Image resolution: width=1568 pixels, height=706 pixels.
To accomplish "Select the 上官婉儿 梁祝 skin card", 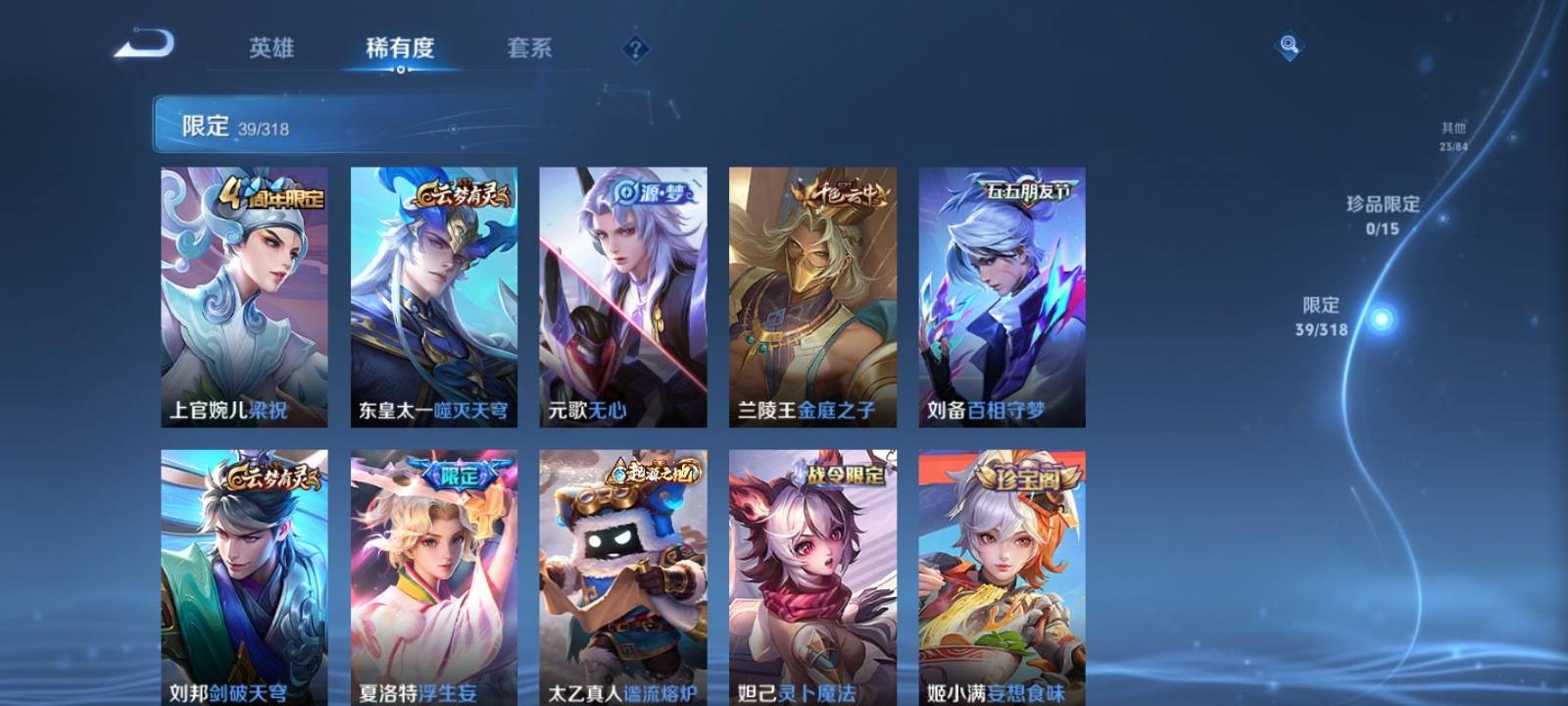I will point(244,296).
